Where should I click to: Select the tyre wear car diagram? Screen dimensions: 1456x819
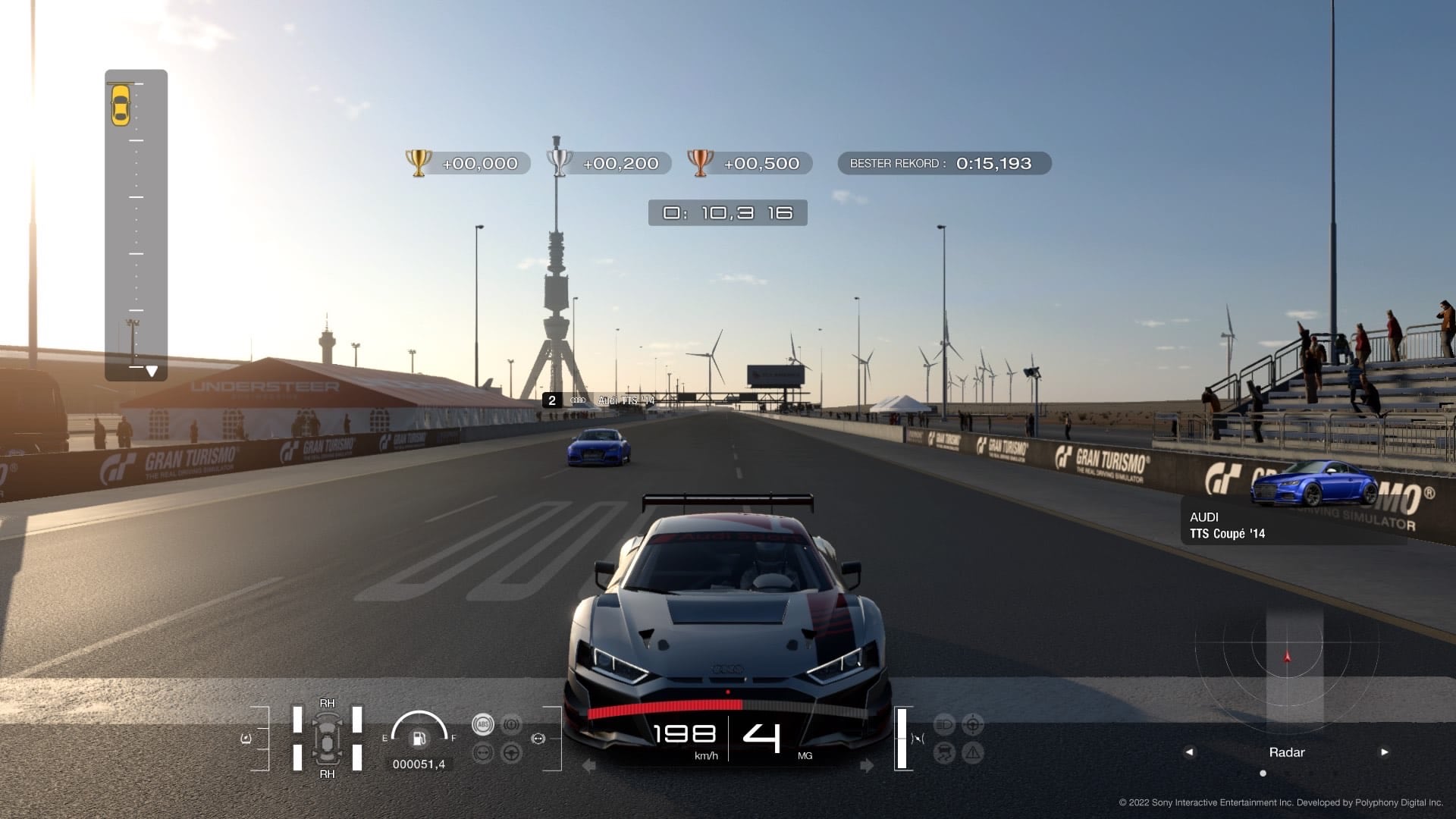coord(327,739)
